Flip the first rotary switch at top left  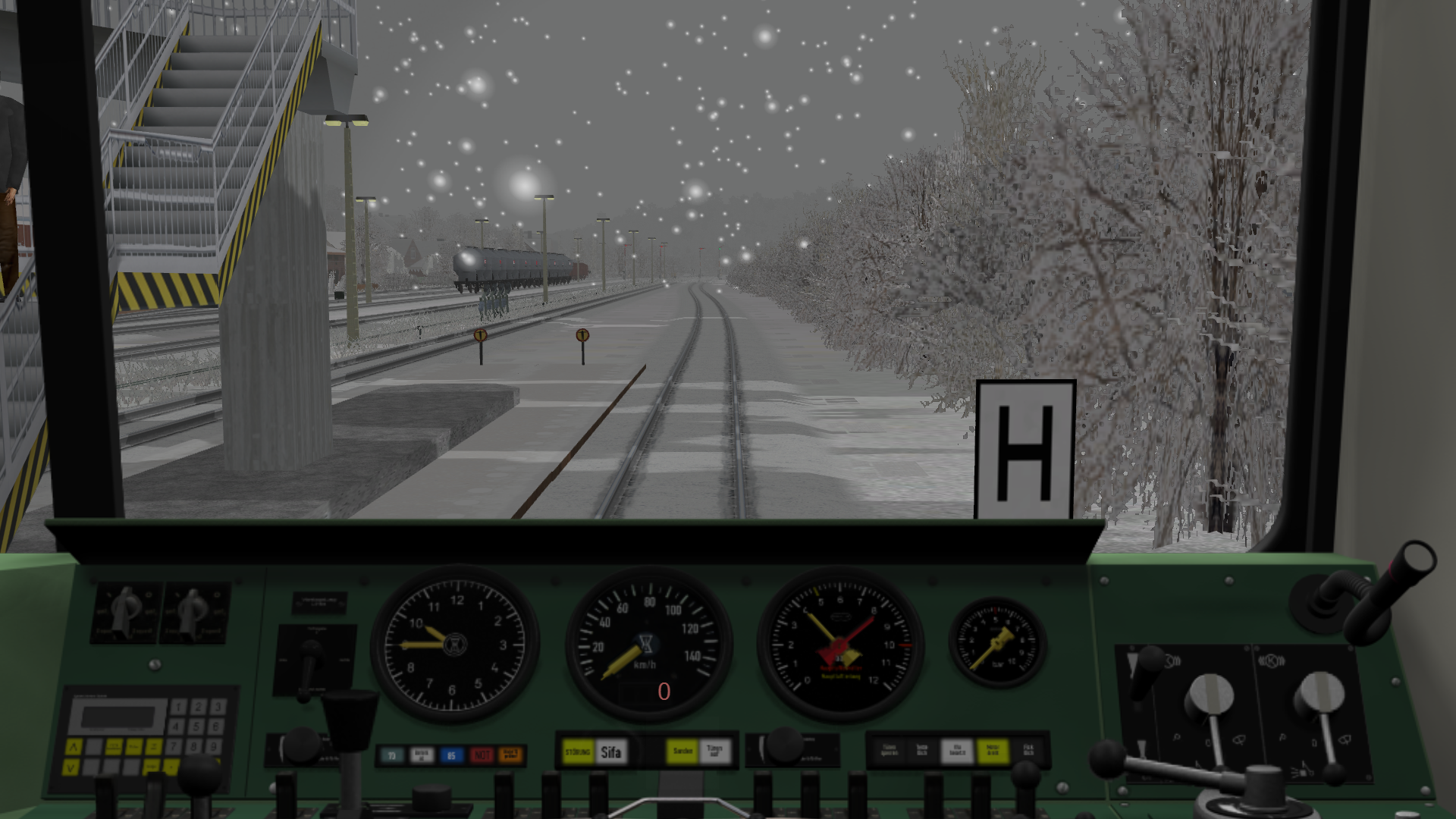[x=127, y=611]
